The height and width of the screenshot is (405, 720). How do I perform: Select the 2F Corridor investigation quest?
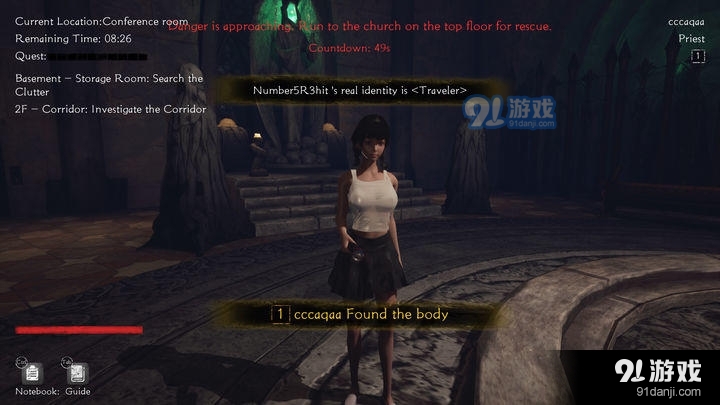click(x=110, y=109)
